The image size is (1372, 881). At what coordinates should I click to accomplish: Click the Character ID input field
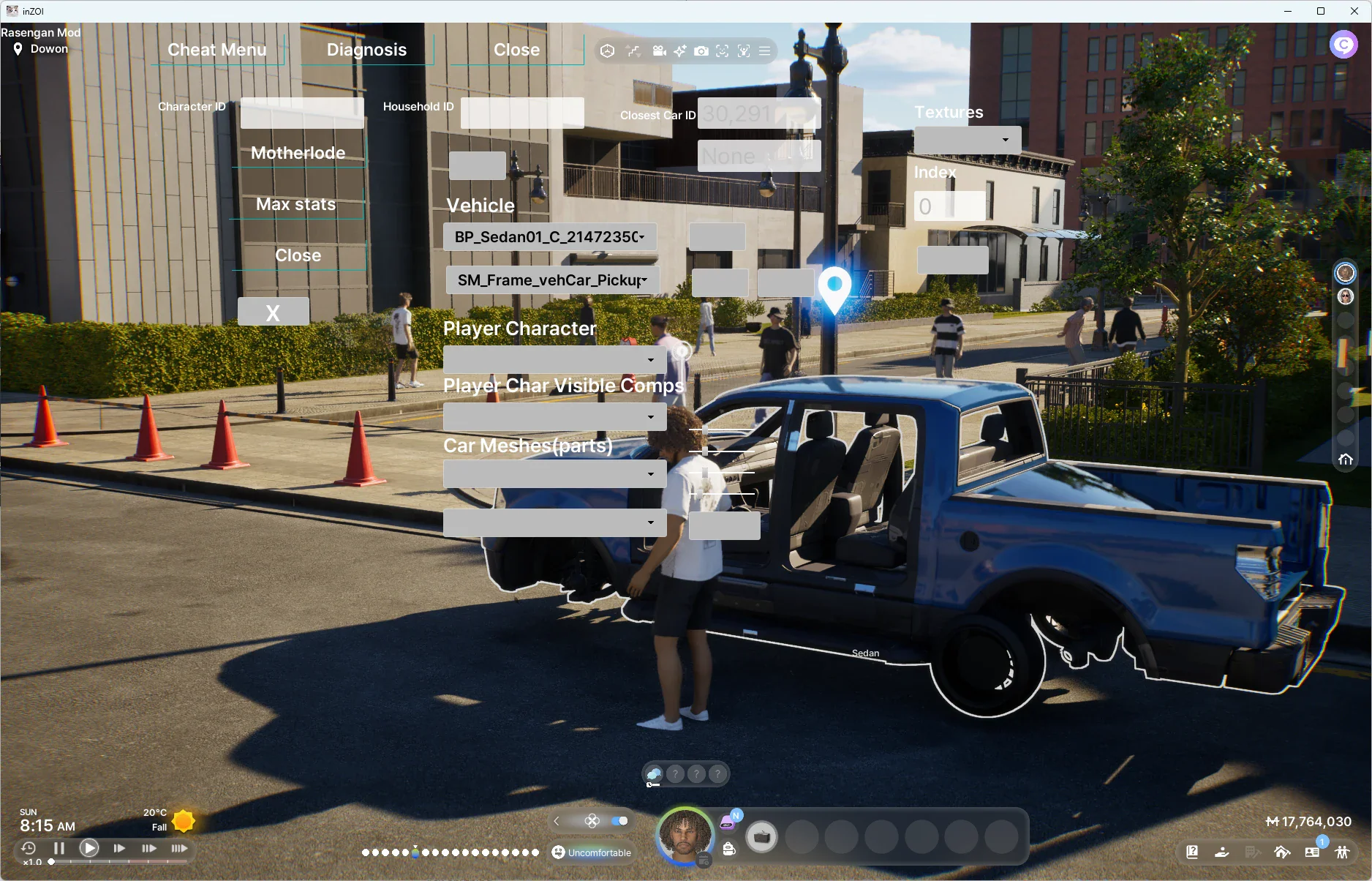pos(302,113)
